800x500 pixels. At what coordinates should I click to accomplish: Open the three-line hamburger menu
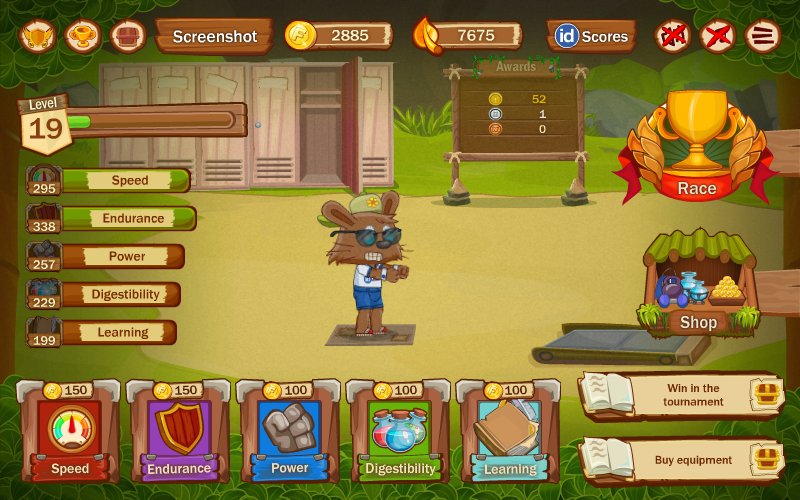pyautogui.click(x=763, y=37)
